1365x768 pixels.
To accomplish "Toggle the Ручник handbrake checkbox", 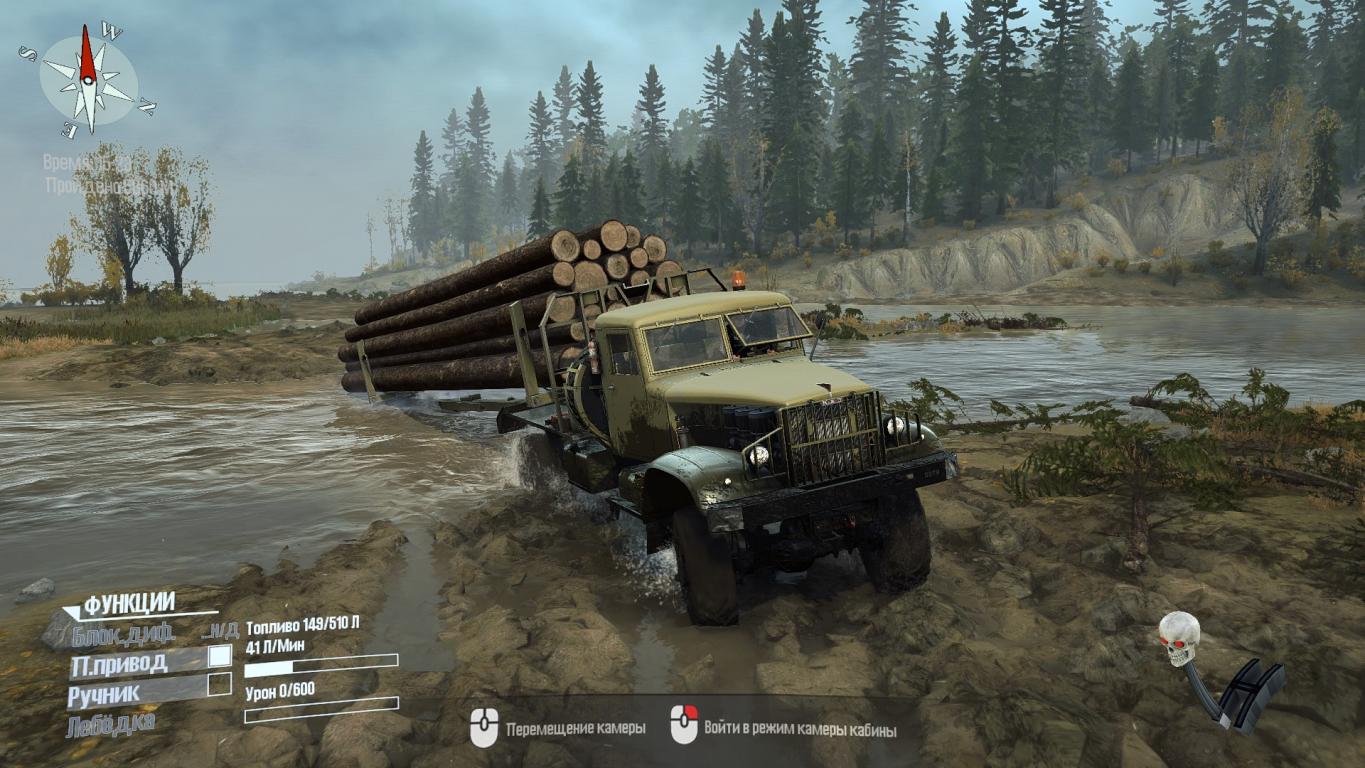I will tap(219, 685).
